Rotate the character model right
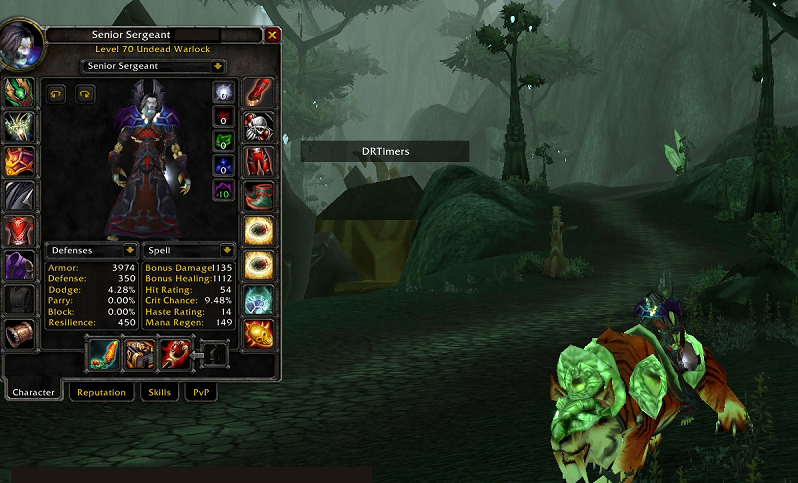 (x=85, y=93)
